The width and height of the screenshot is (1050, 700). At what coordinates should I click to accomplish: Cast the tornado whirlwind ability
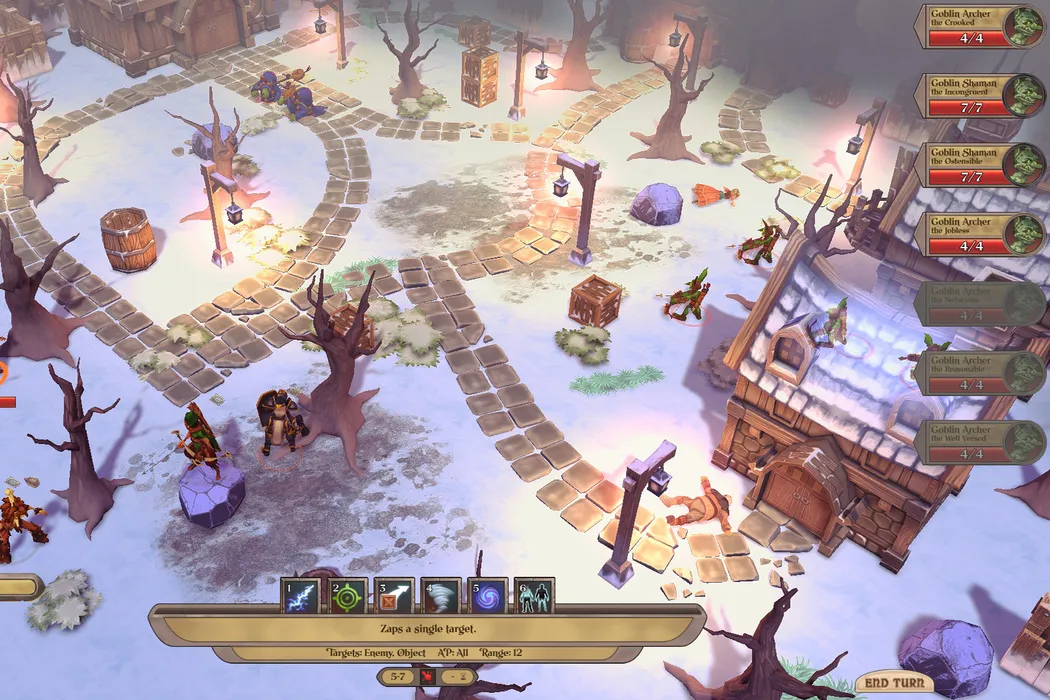pos(441,596)
